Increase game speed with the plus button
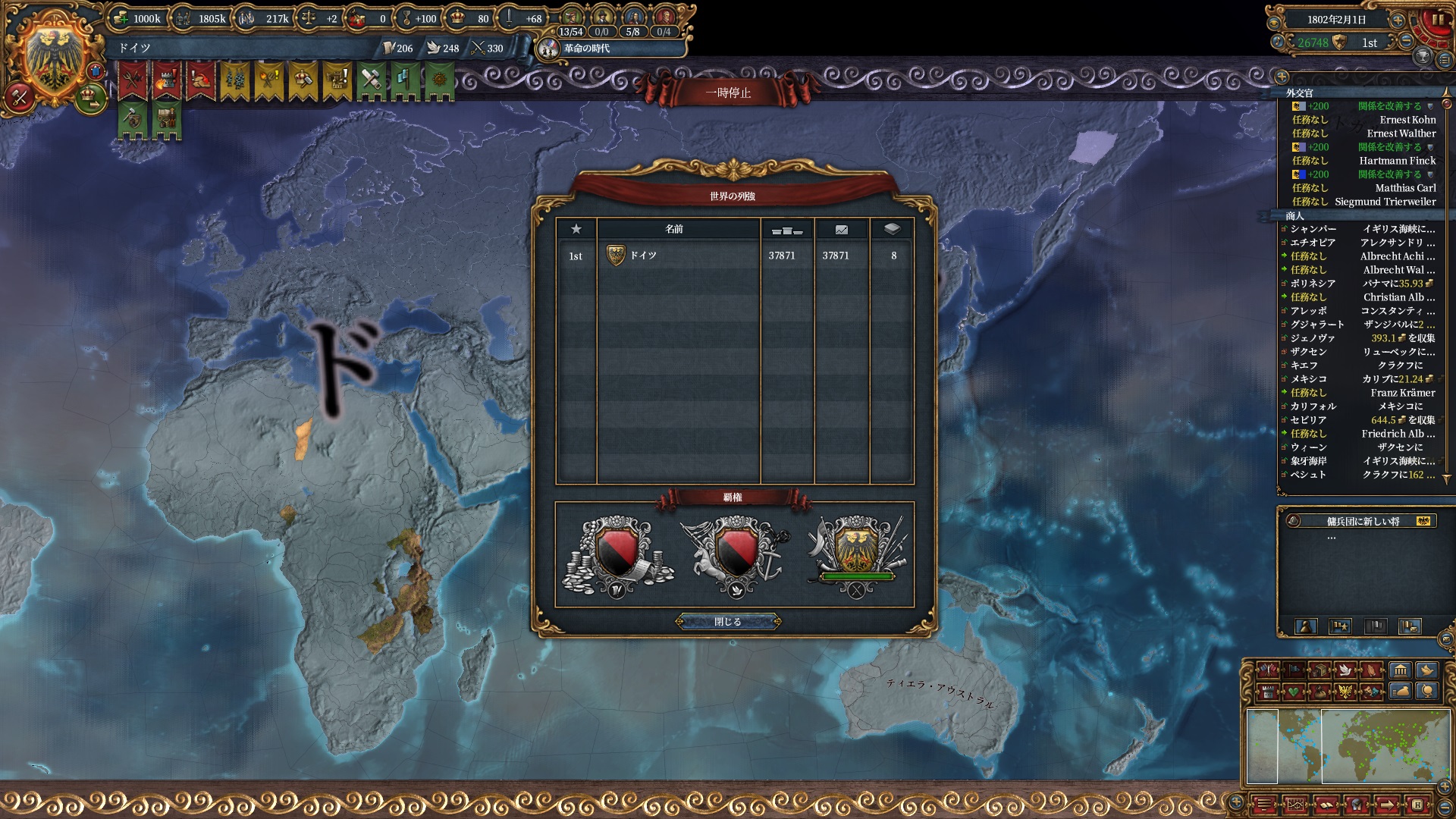Screen dimensions: 1456x819 [x=1397, y=20]
